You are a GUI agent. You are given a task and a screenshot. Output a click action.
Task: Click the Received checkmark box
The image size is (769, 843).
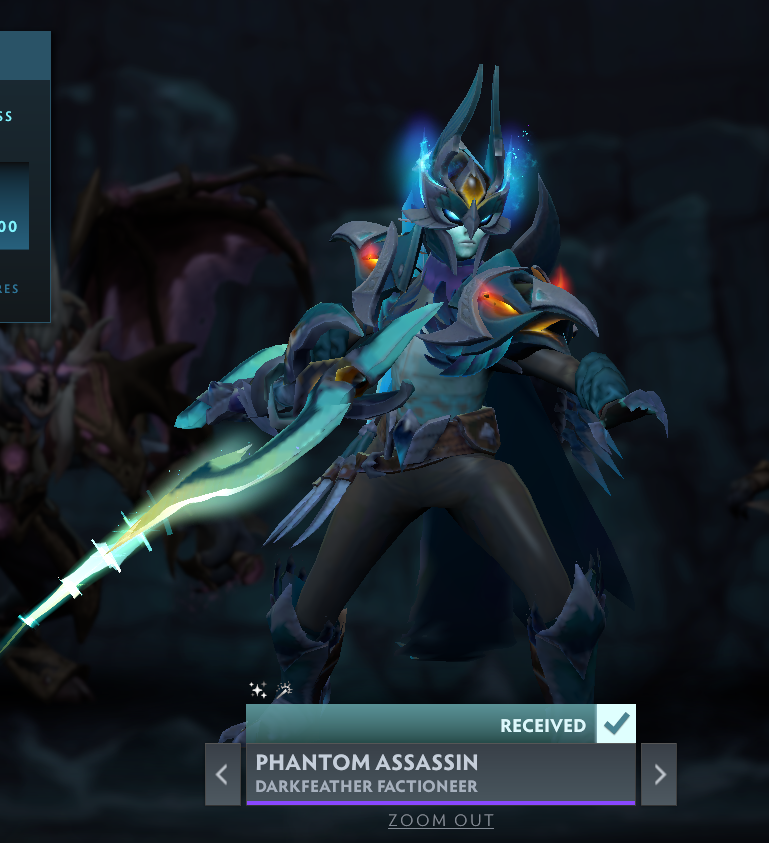pyautogui.click(x=615, y=723)
